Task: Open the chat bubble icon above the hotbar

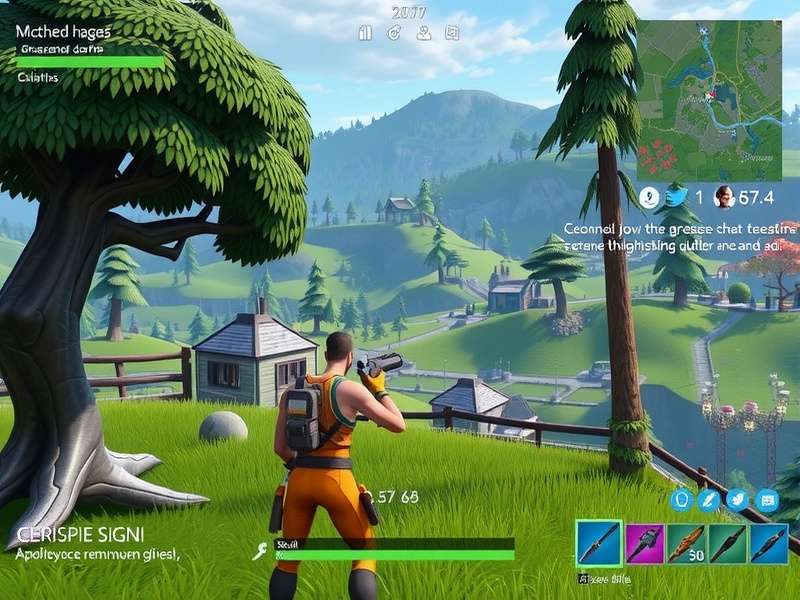Action: click(768, 499)
